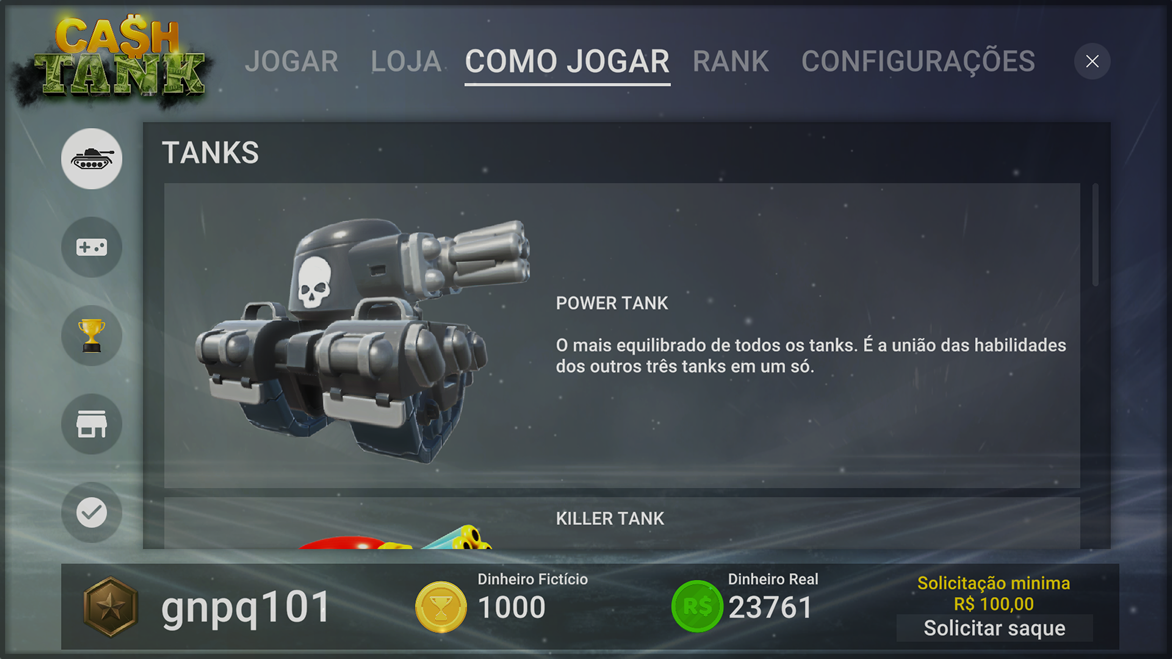Choose the trophy icon in the sidebar
The width and height of the screenshot is (1172, 659).
(x=92, y=336)
